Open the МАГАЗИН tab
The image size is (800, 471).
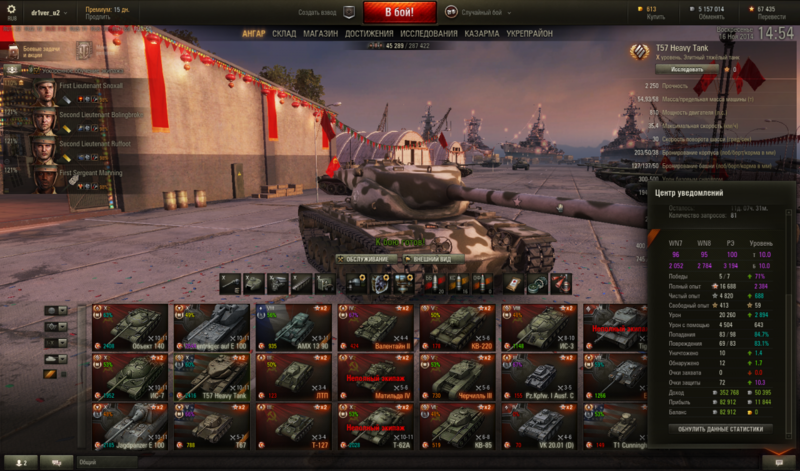320,33
